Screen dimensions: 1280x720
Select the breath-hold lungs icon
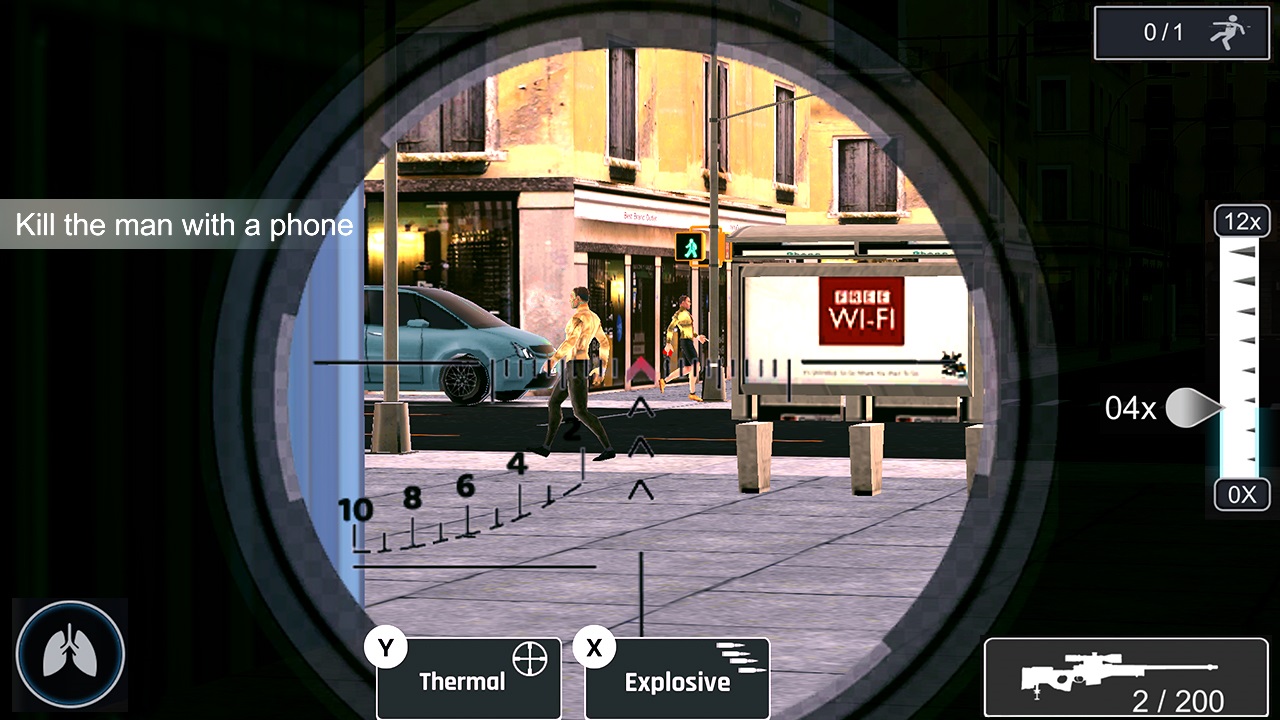point(69,655)
